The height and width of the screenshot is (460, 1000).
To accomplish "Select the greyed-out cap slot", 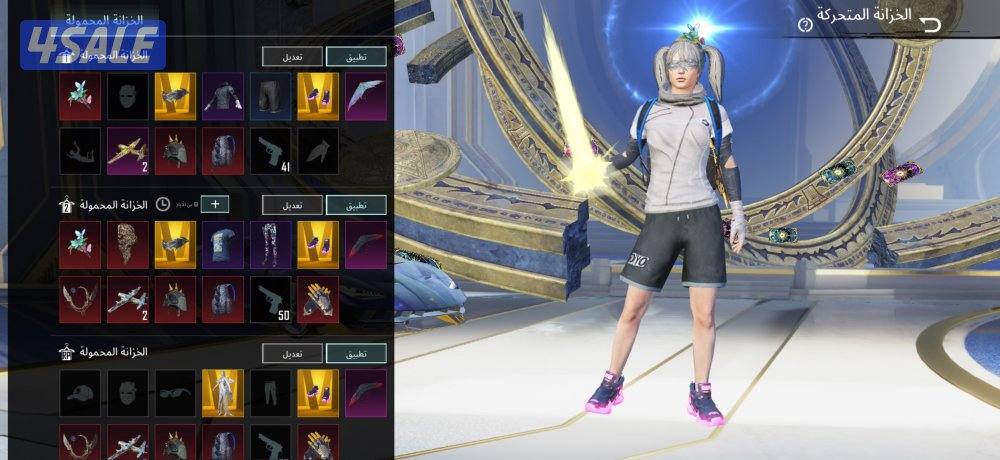I will click(79, 392).
